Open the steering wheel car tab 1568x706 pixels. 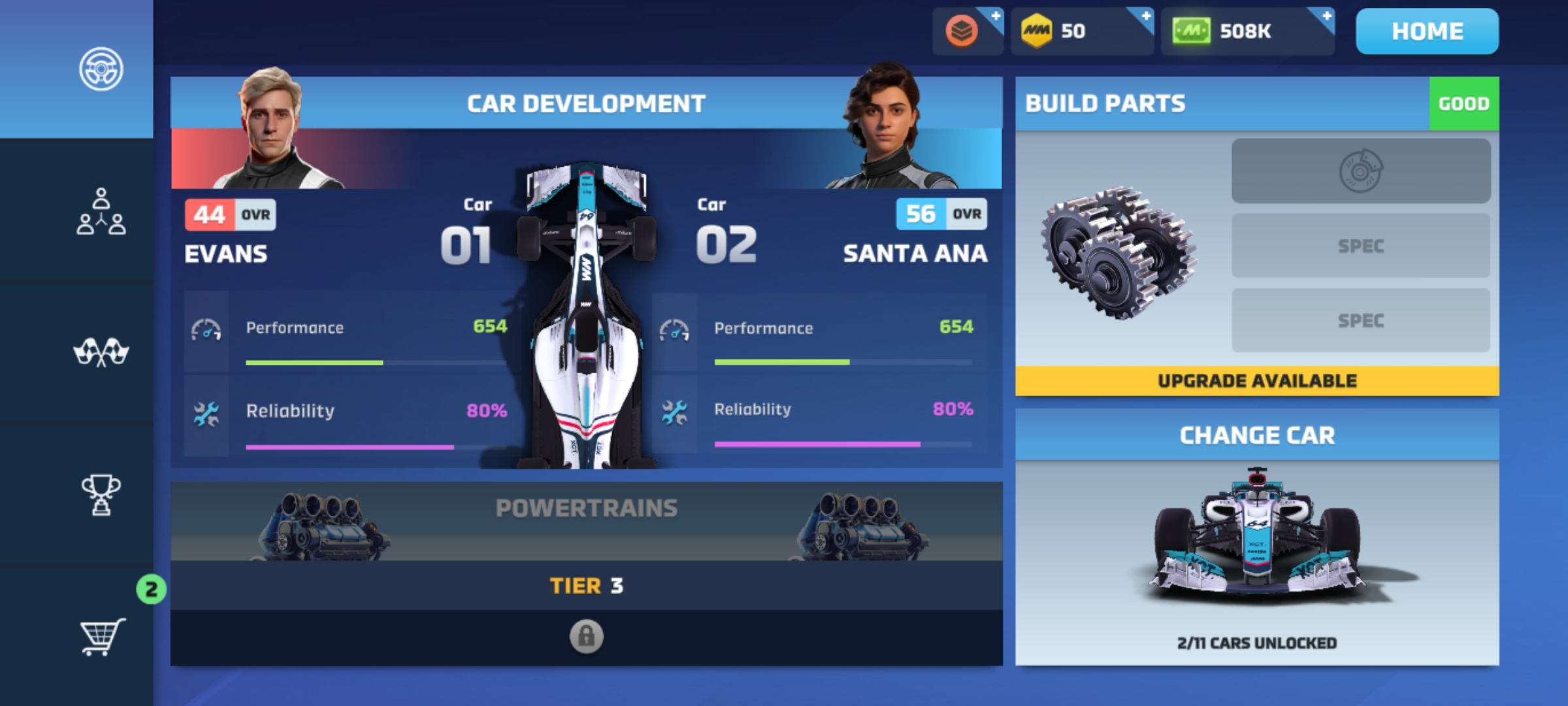tap(101, 69)
